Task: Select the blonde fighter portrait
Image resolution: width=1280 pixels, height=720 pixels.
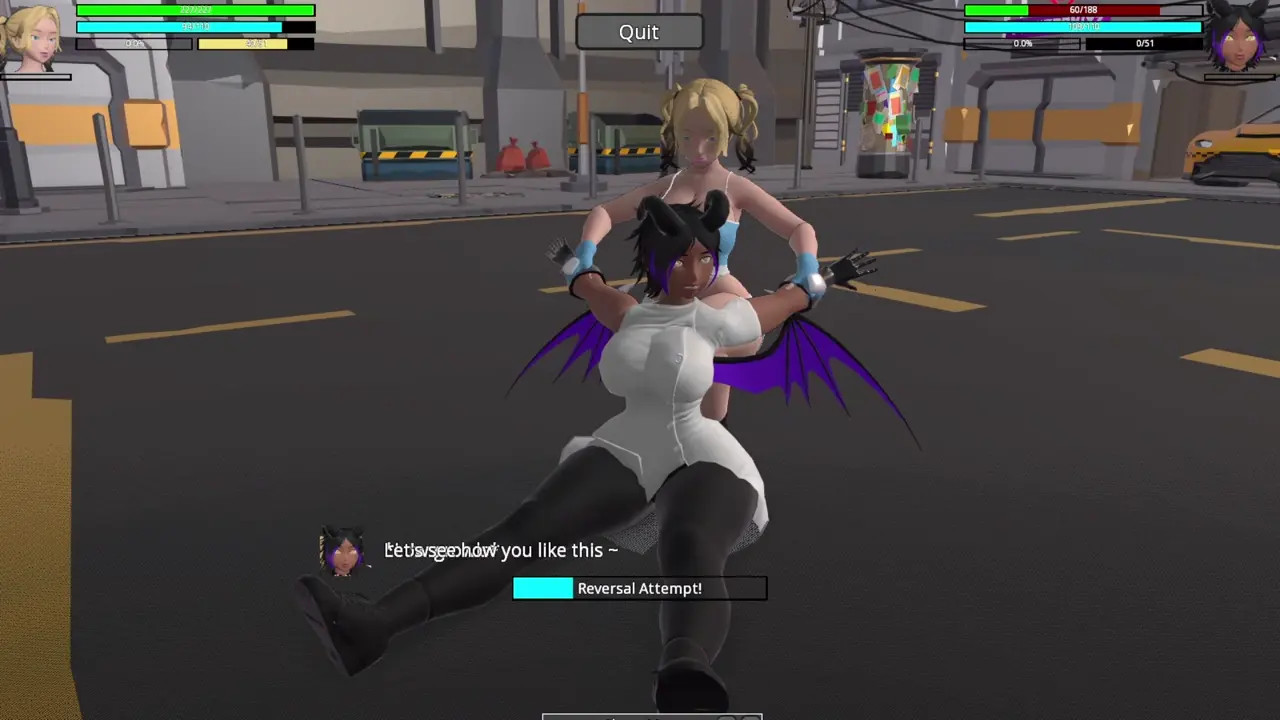Action: [30, 38]
